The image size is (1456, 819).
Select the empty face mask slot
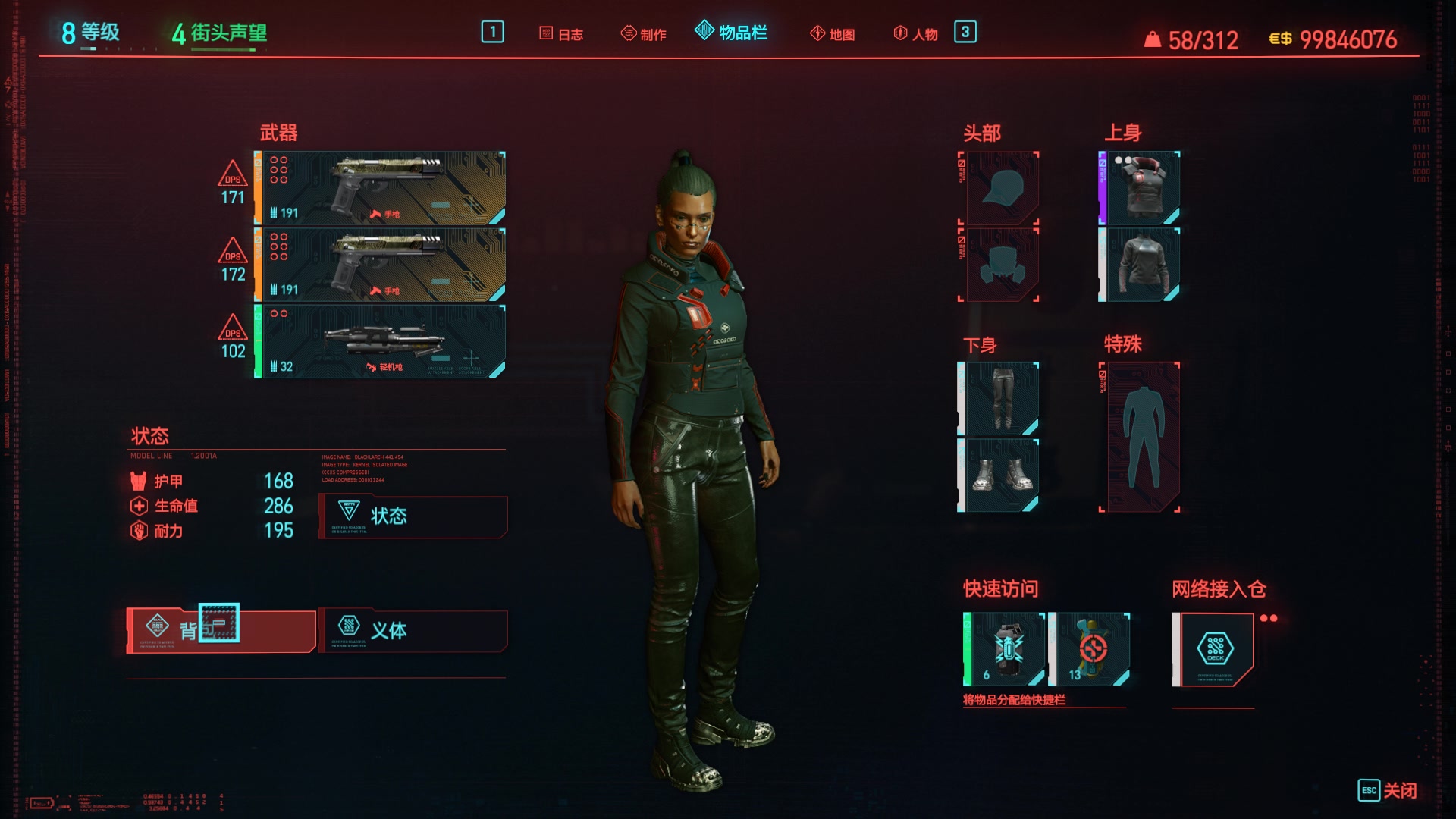[x=1001, y=265]
